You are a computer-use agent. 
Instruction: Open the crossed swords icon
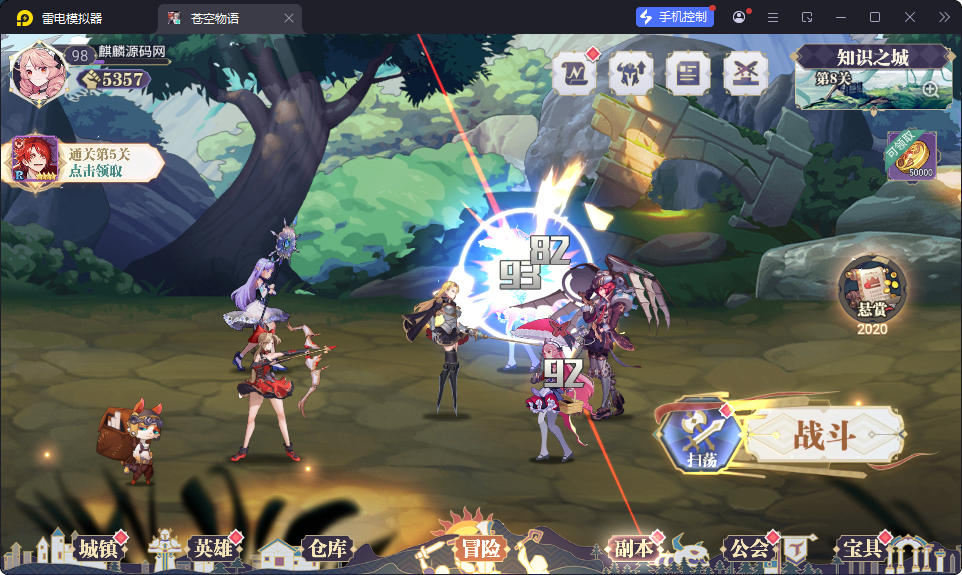click(745, 74)
